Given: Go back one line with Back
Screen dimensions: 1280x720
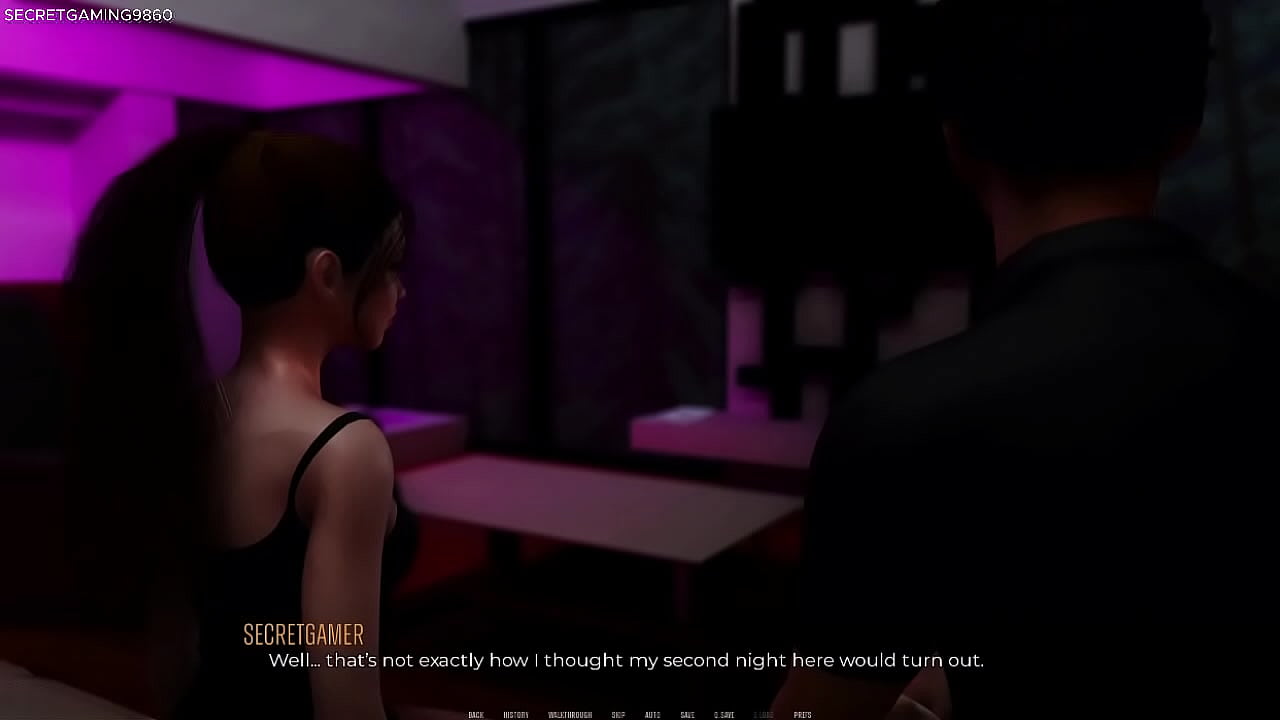Looking at the screenshot, I should [476, 715].
